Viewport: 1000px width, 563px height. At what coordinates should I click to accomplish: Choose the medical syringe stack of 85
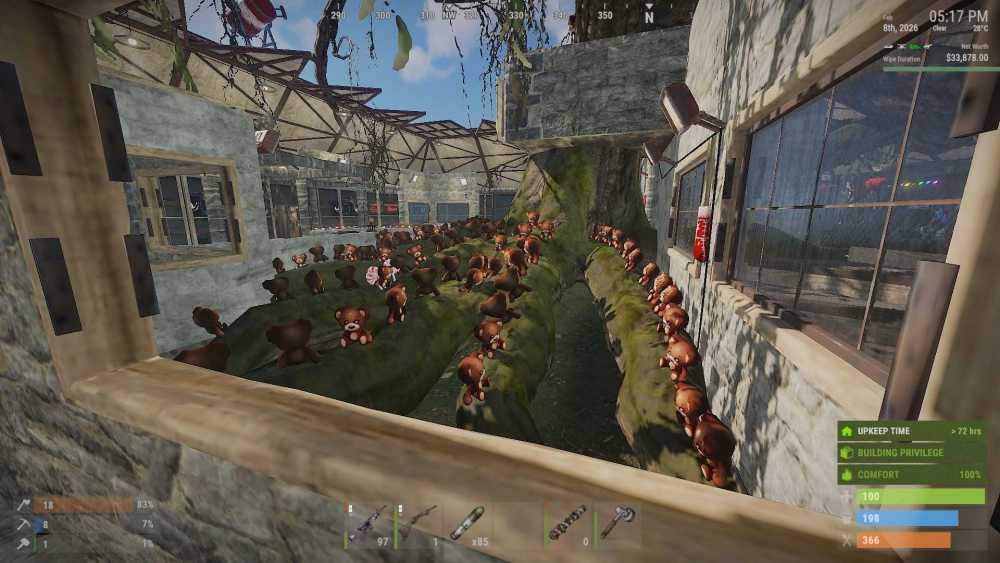(x=468, y=524)
